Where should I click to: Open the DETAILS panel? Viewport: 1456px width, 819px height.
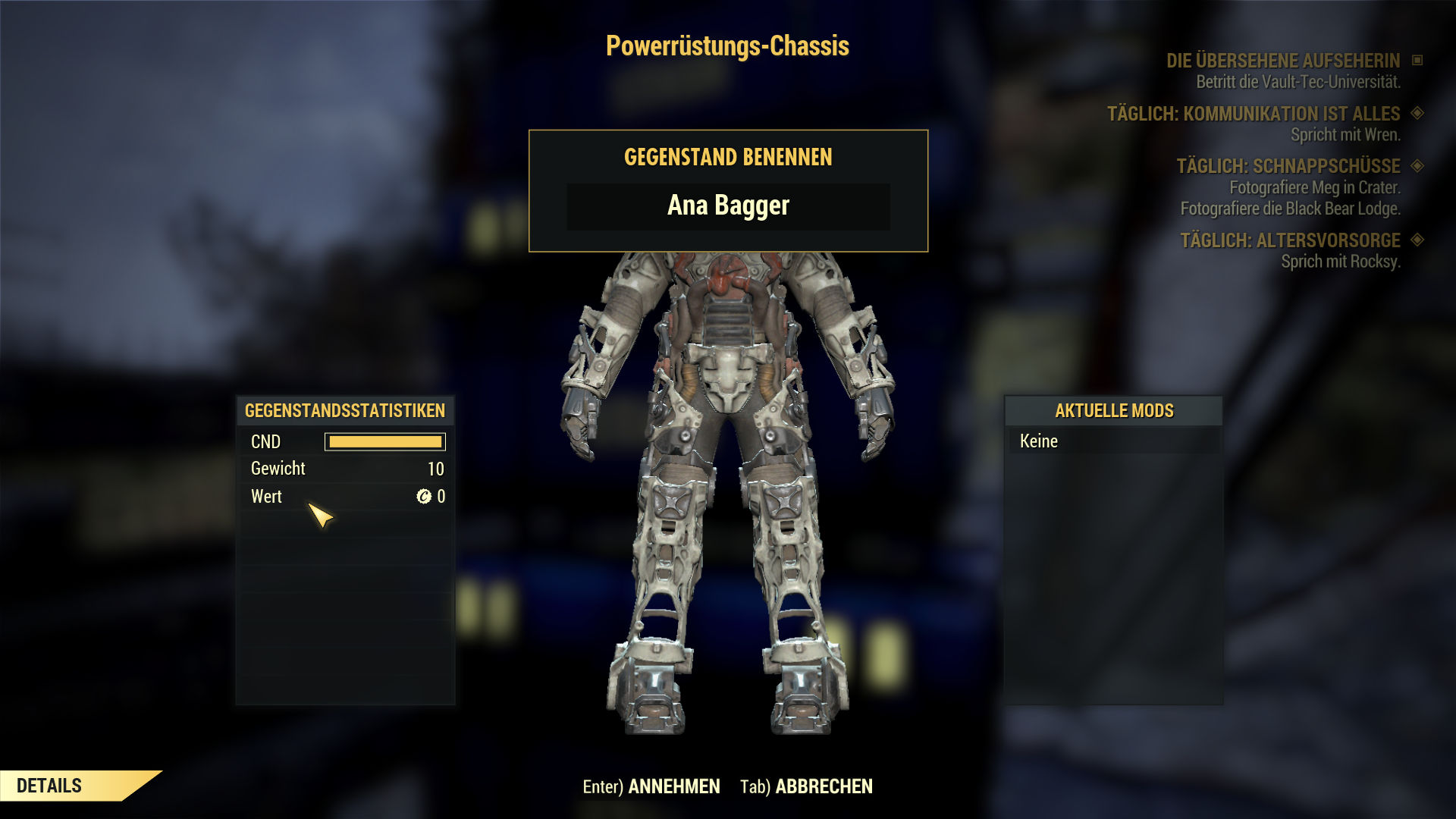coord(50,786)
